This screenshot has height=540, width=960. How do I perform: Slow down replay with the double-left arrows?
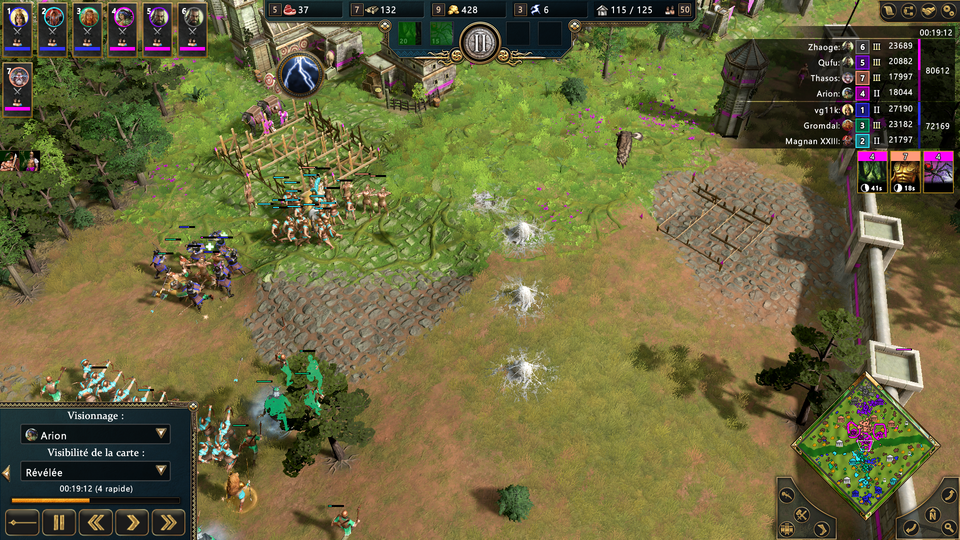[x=96, y=521]
